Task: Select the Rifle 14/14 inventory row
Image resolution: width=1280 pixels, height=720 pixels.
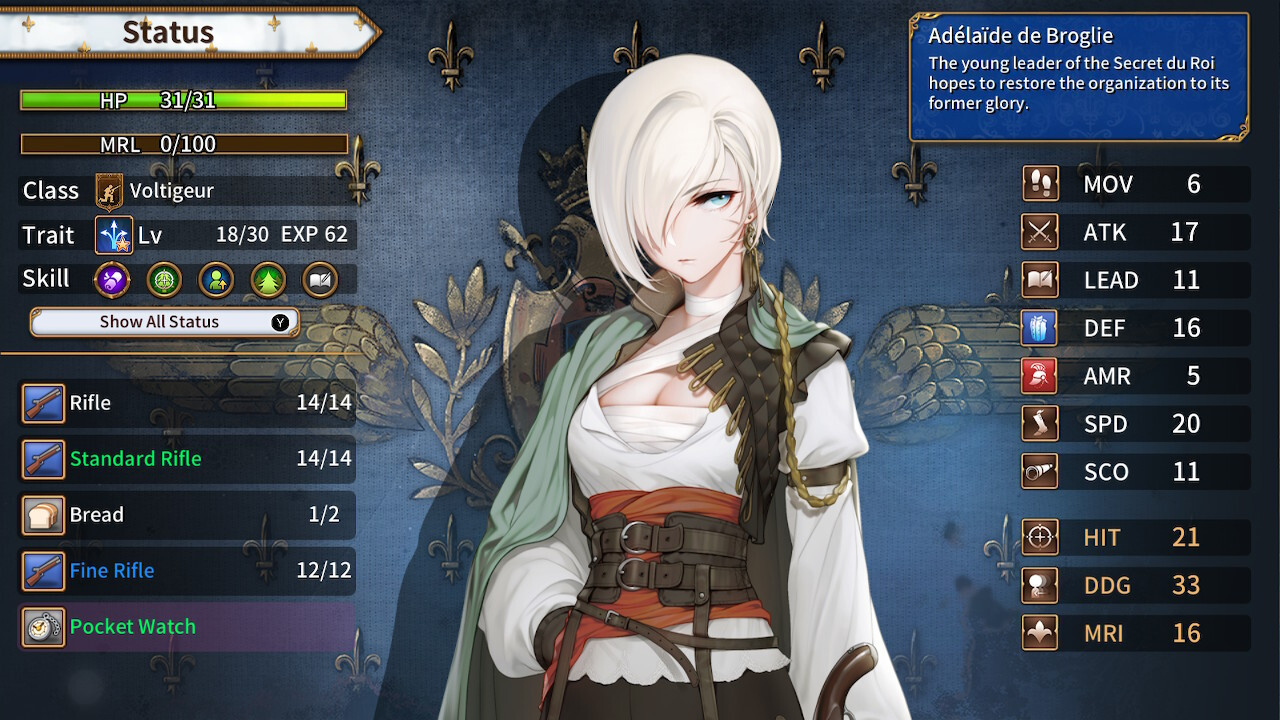Action: 188,403
